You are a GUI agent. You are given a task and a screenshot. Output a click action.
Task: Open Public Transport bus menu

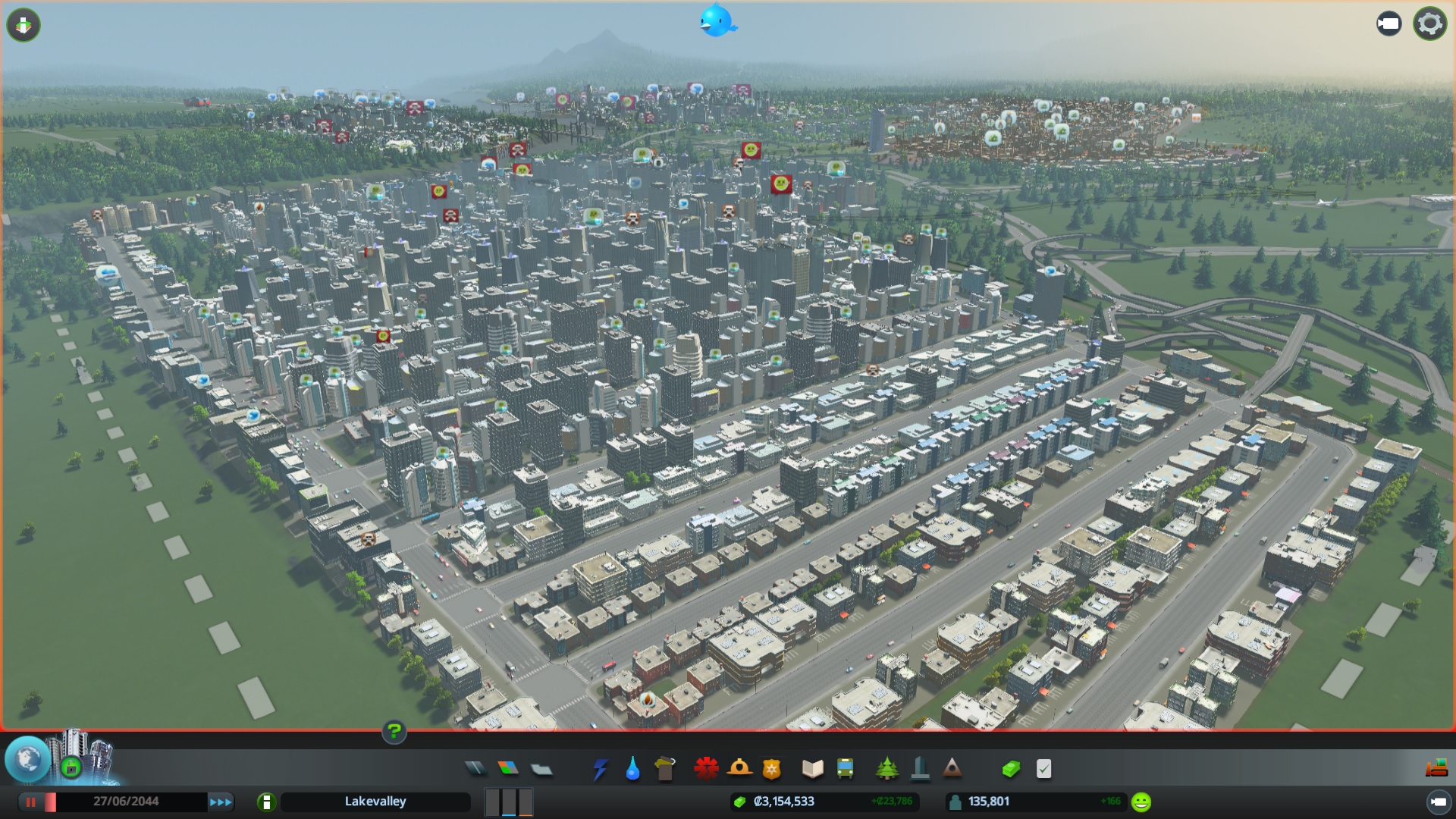845,769
